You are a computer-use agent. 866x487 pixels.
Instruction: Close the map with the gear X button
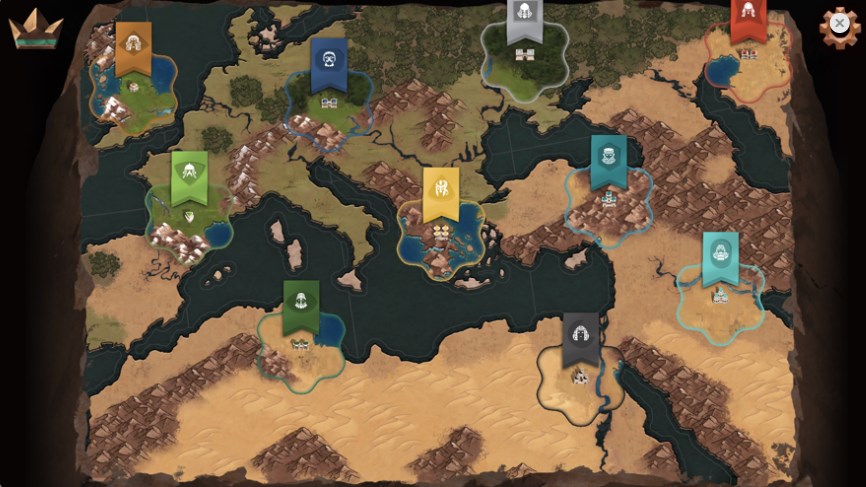(x=839, y=24)
